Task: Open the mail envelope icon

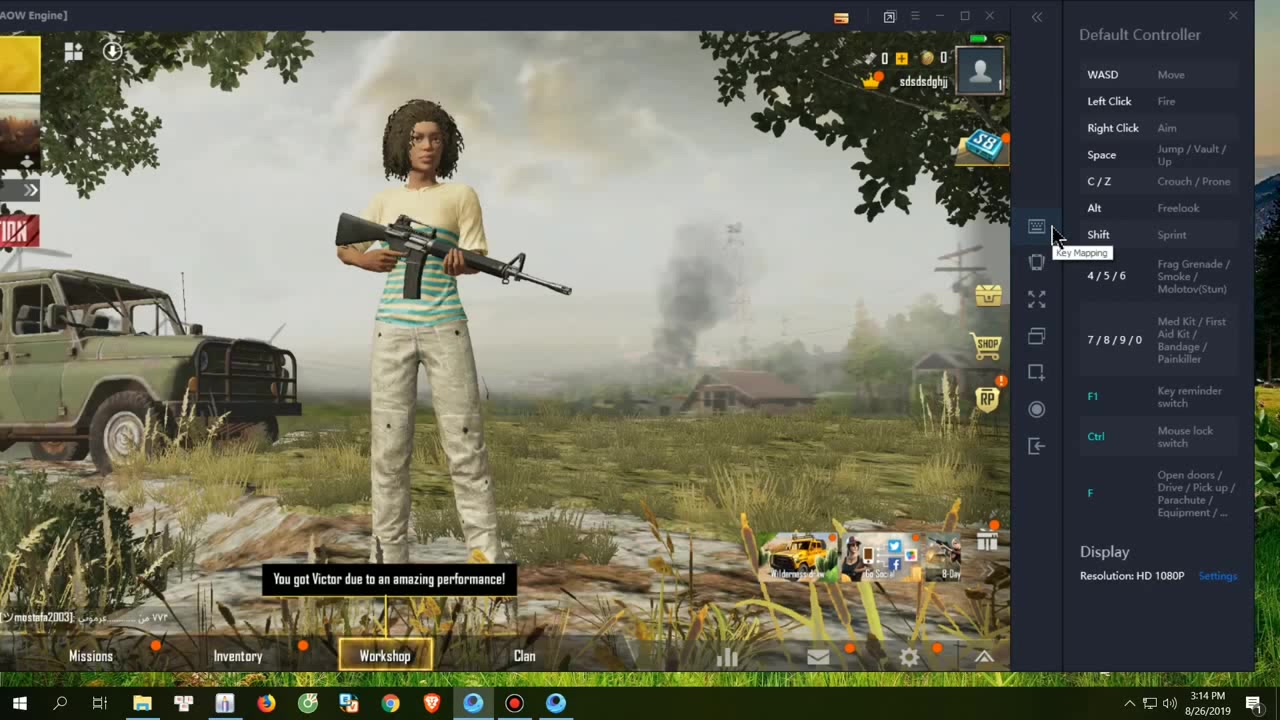Action: (818, 657)
